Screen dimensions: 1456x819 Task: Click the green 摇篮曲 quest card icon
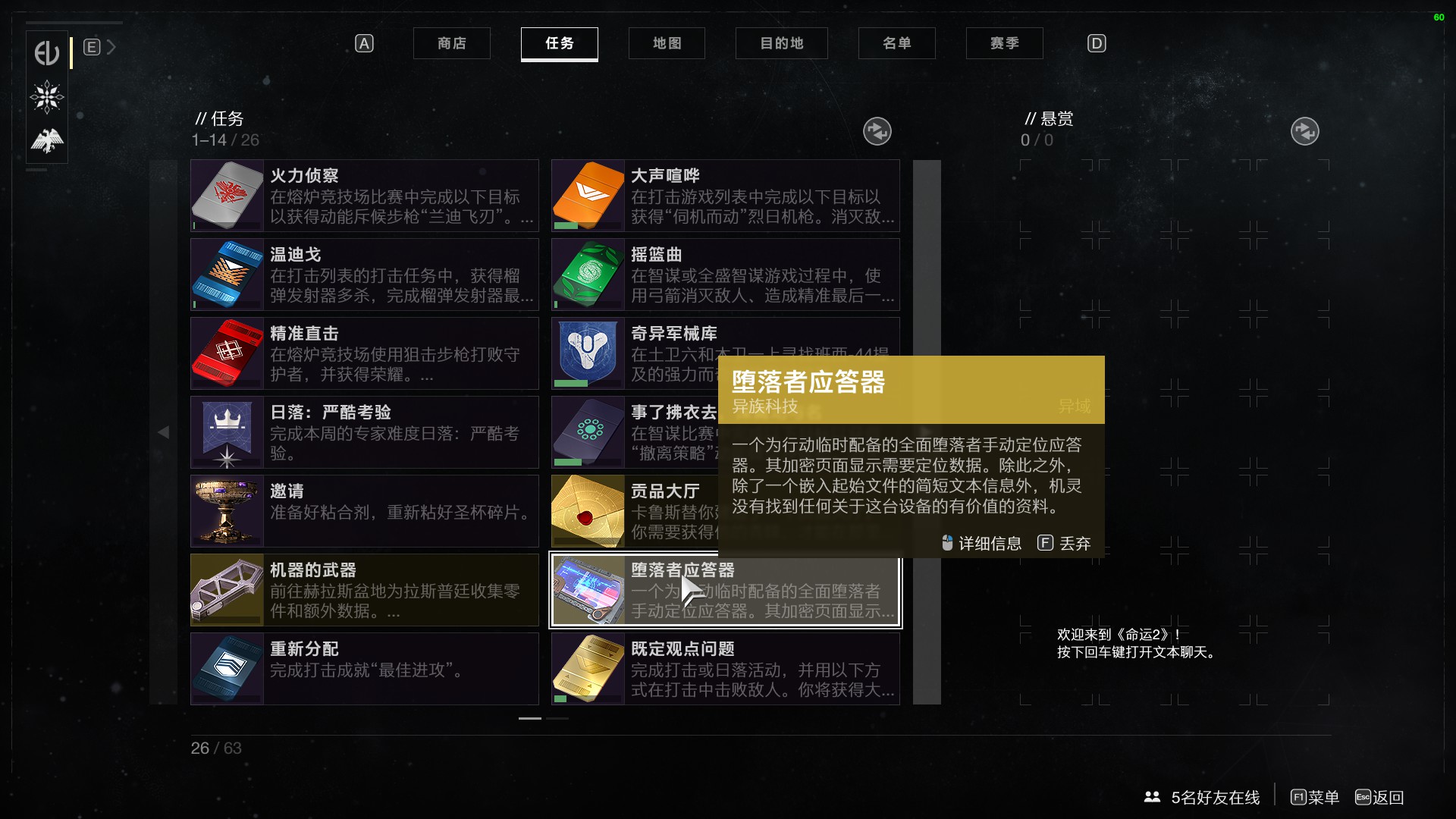click(x=588, y=274)
